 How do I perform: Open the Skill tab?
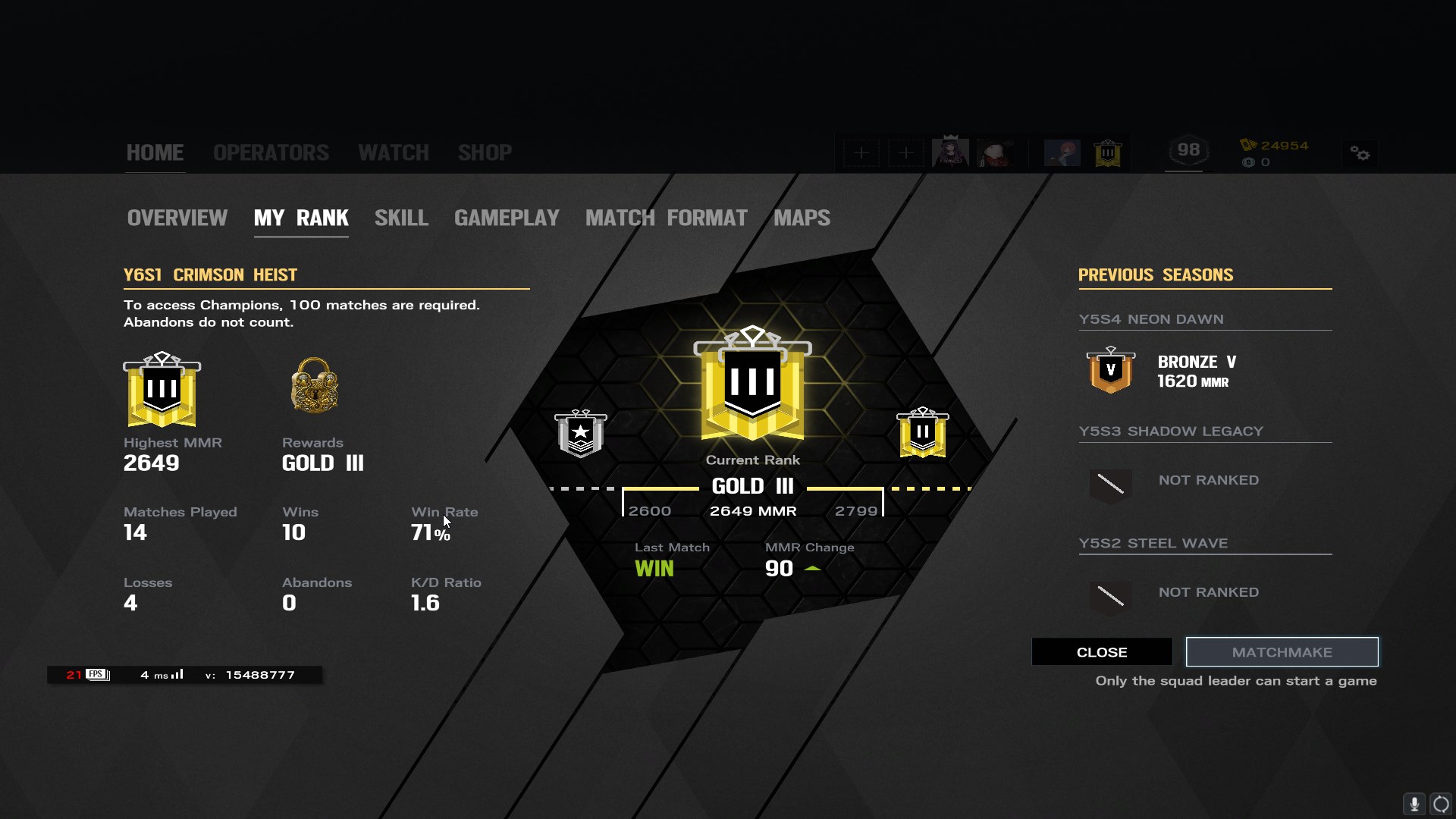point(401,218)
